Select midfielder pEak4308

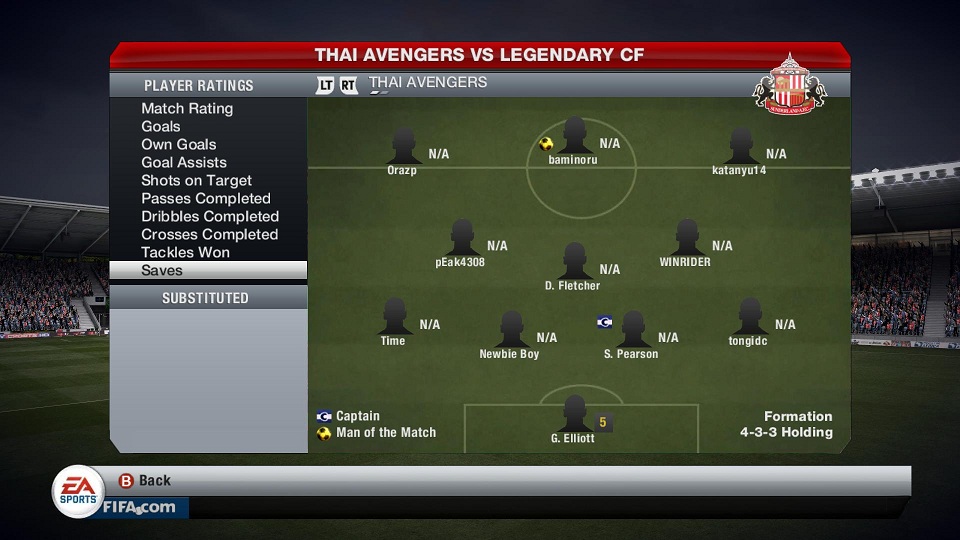pos(461,238)
